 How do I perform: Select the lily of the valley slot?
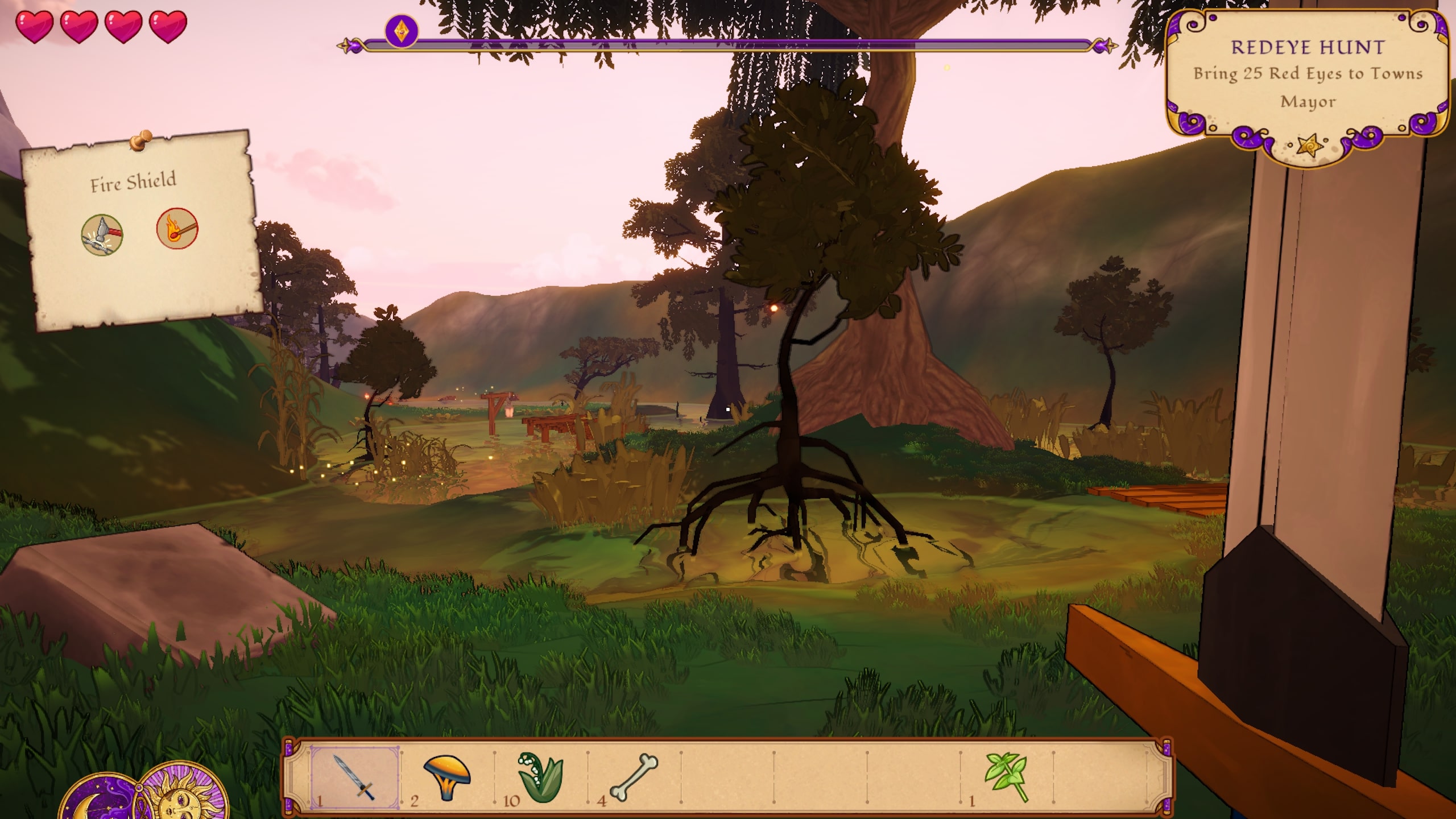[540, 777]
